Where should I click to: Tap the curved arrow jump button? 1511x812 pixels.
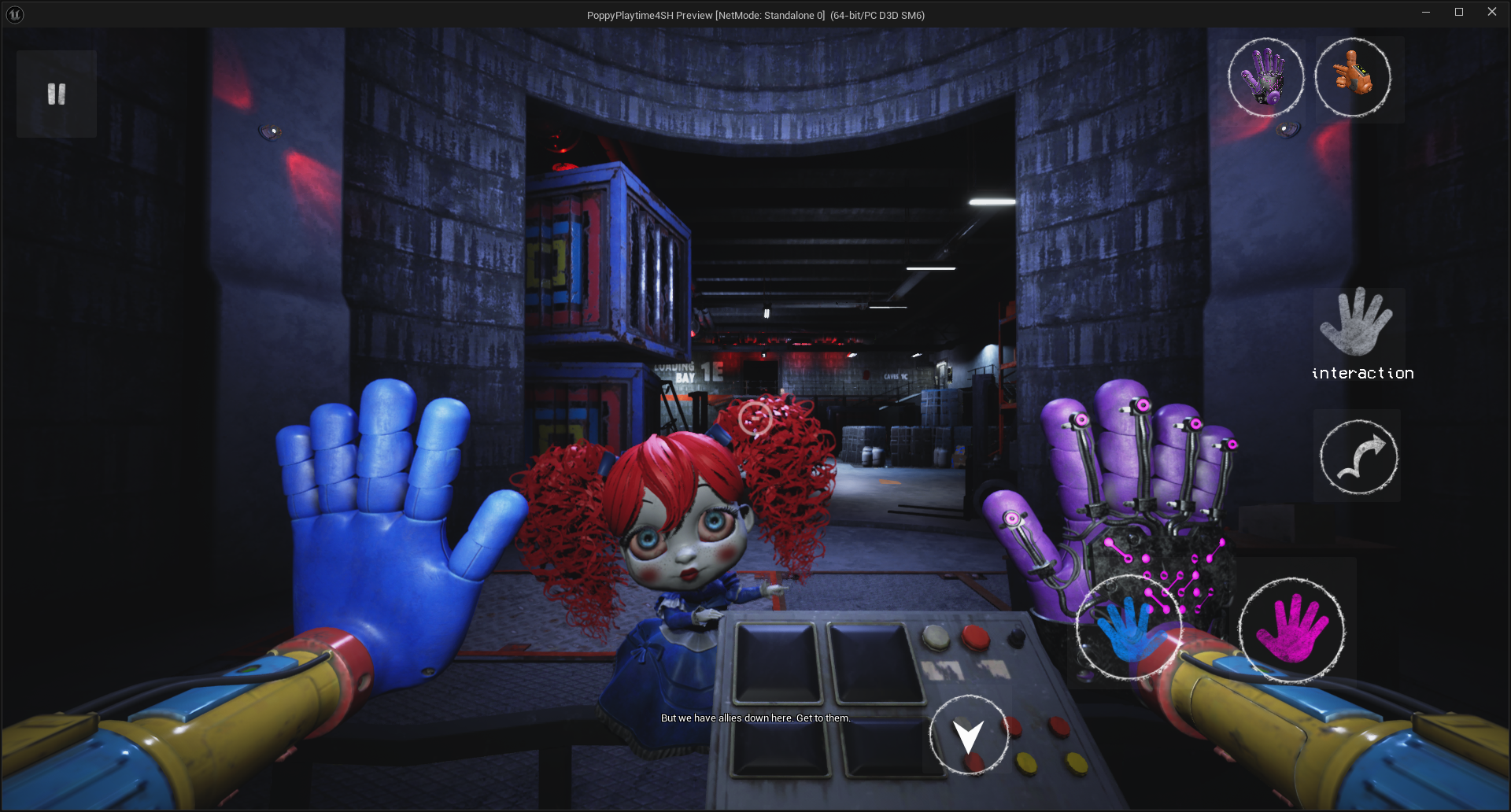[x=1358, y=457]
